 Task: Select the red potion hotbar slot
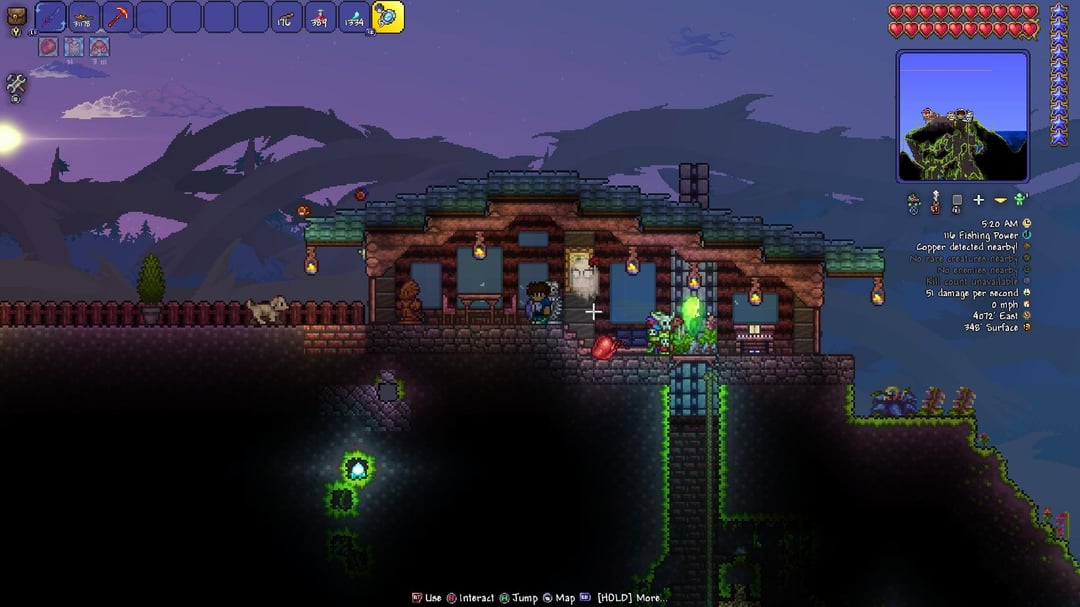(x=320, y=17)
